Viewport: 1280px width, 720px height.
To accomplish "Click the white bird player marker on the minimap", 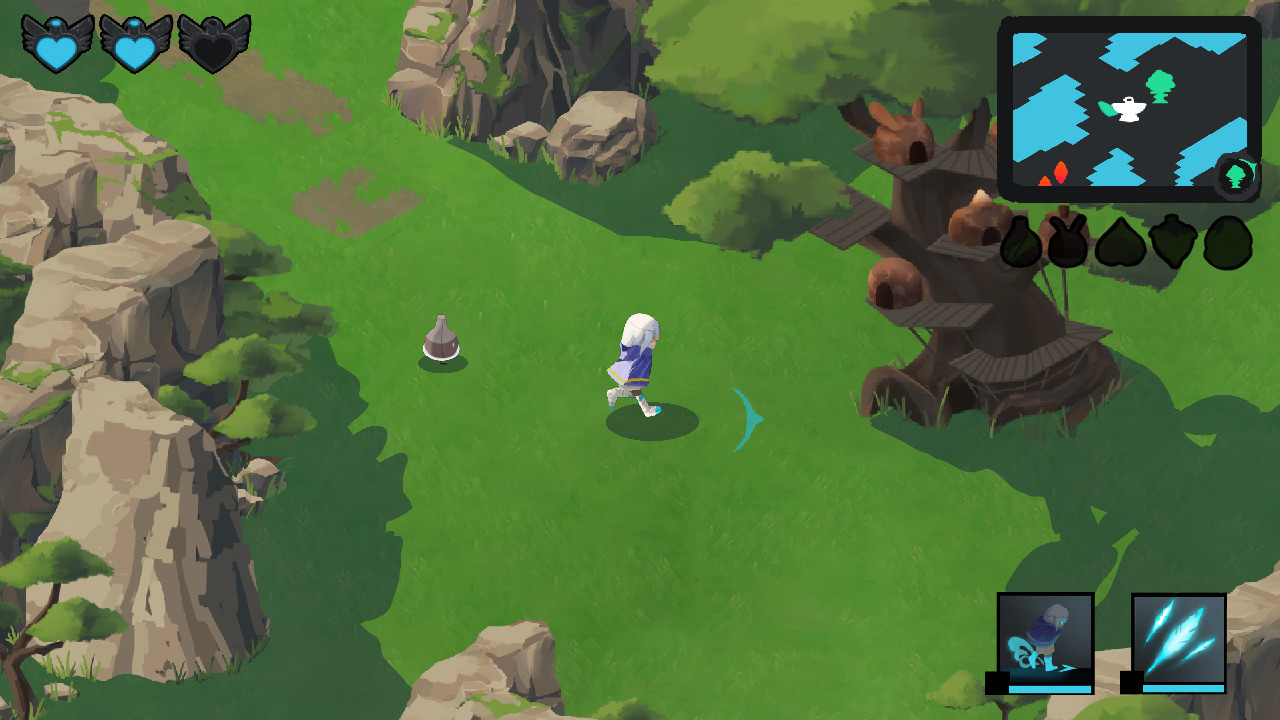I will click(1128, 110).
